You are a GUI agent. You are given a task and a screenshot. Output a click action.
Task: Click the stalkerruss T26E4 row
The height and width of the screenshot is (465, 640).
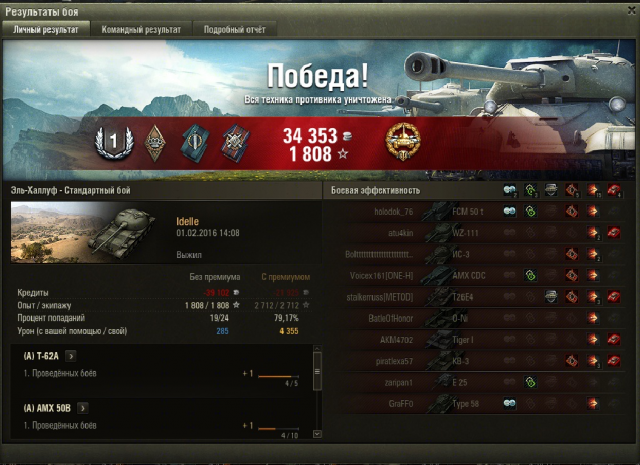coord(480,297)
